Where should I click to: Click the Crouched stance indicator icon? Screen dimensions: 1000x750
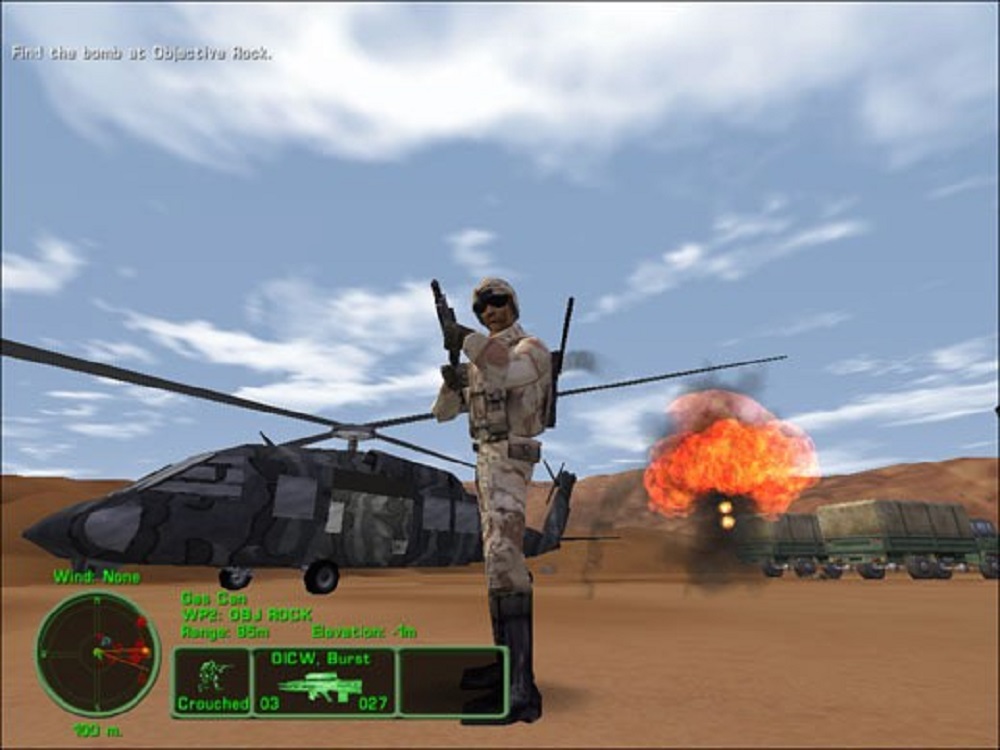click(212, 678)
